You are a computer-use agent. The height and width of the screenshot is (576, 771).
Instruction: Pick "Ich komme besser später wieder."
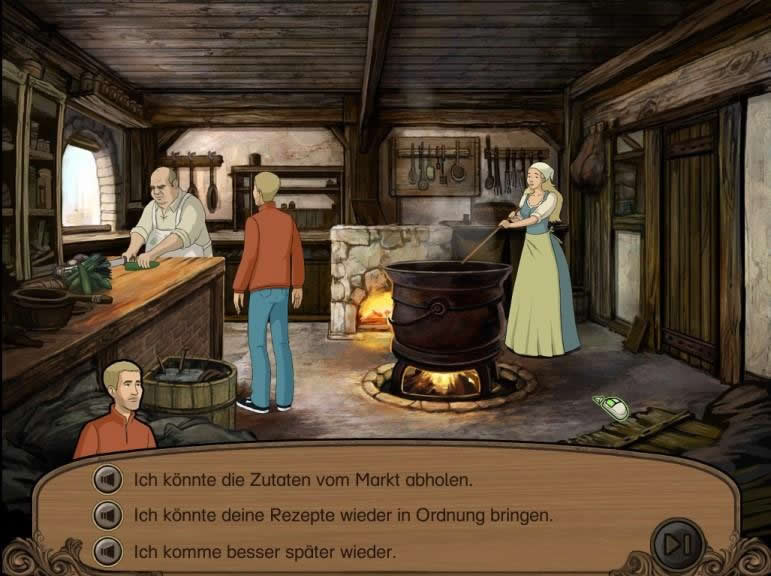[x=264, y=551]
